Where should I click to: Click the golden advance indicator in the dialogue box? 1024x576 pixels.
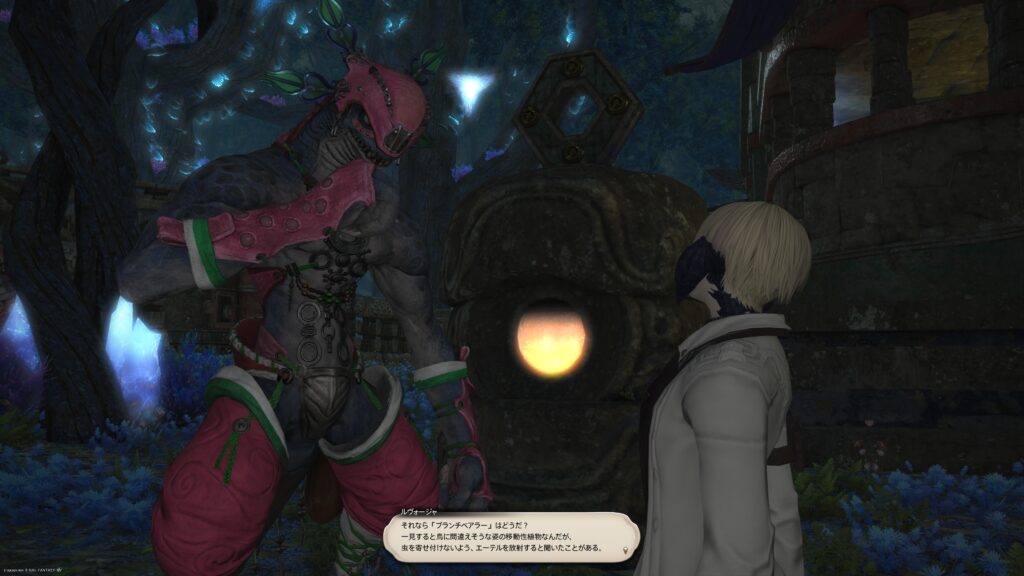(627, 549)
